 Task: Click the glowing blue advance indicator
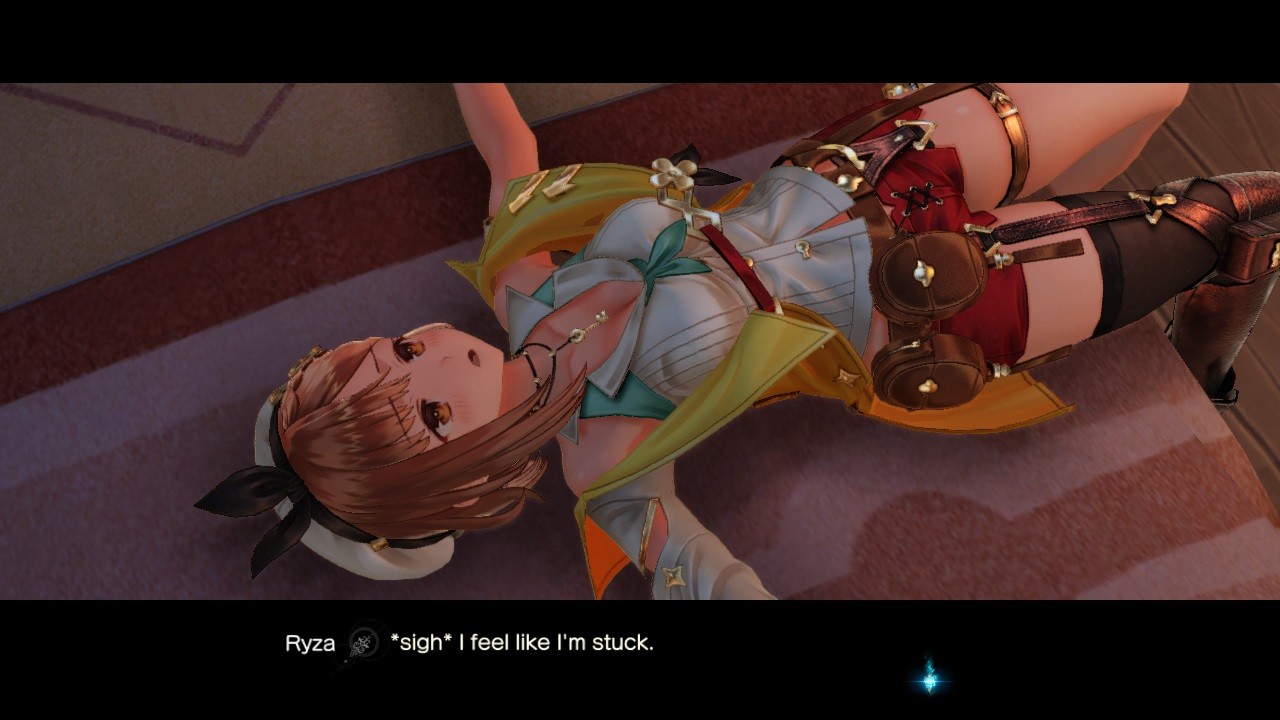coord(929,682)
